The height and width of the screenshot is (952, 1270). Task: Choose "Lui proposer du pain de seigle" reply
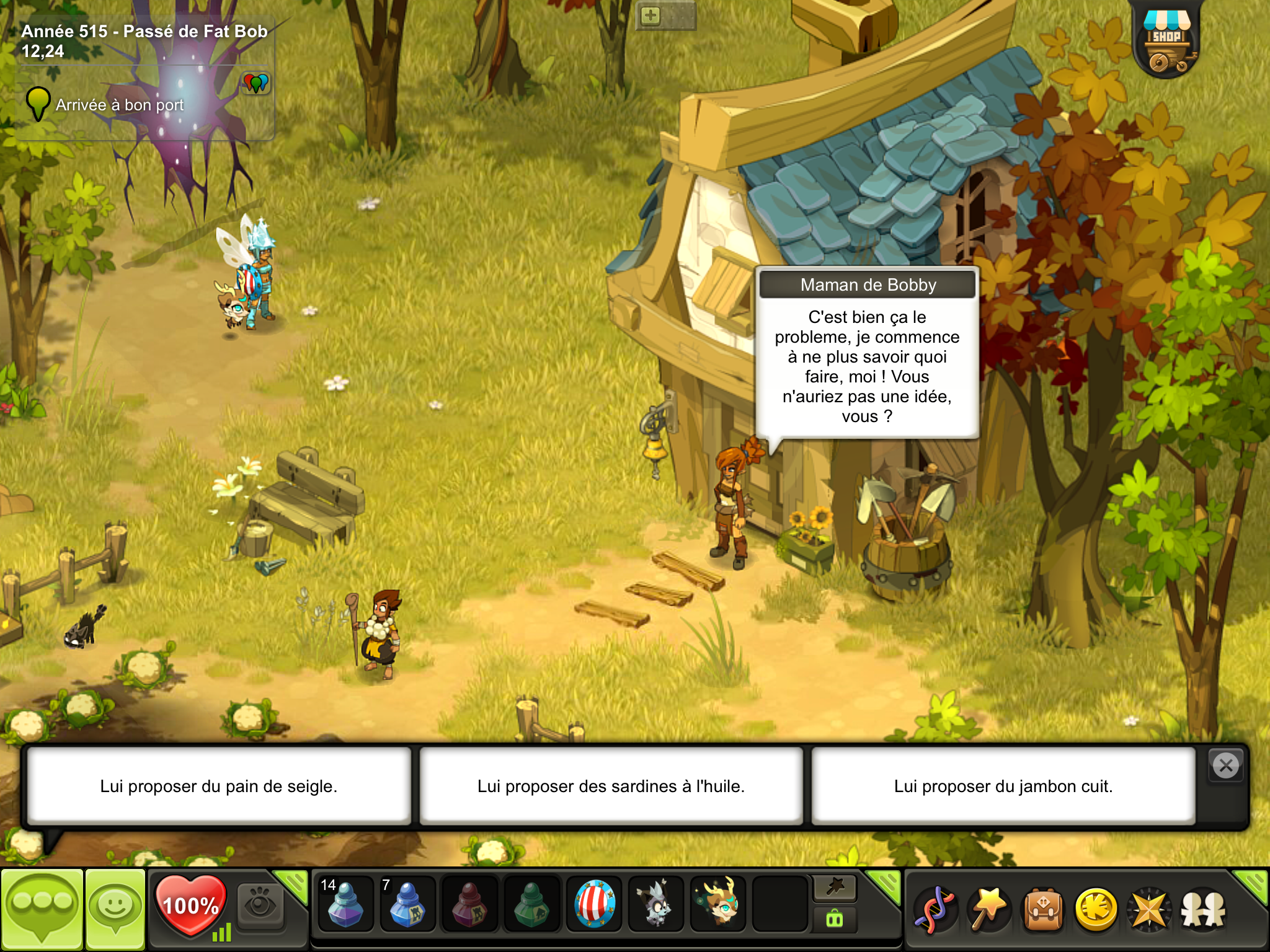(x=218, y=786)
